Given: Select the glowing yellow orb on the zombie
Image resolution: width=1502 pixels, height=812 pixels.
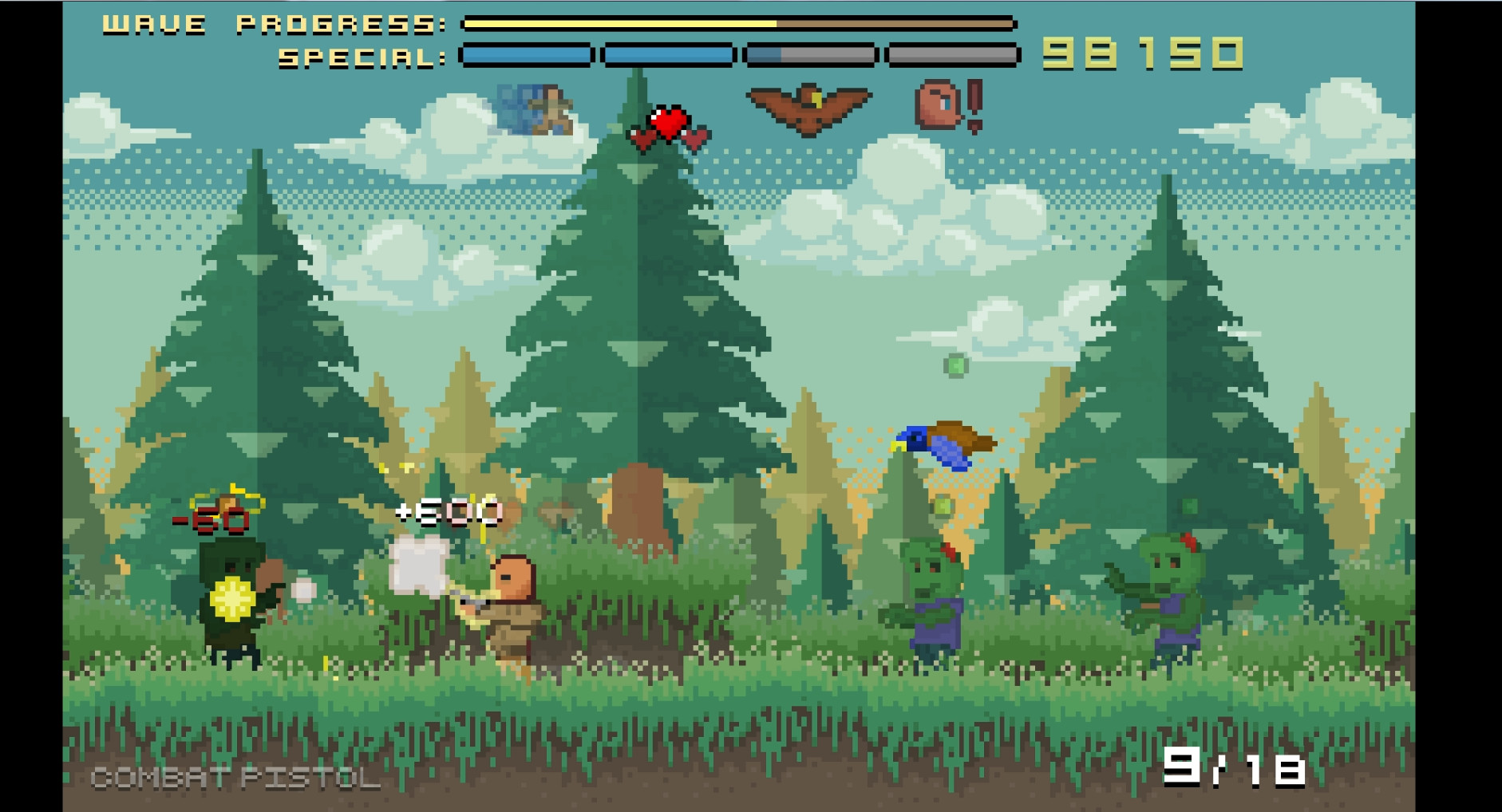Looking at the screenshot, I should (231, 598).
